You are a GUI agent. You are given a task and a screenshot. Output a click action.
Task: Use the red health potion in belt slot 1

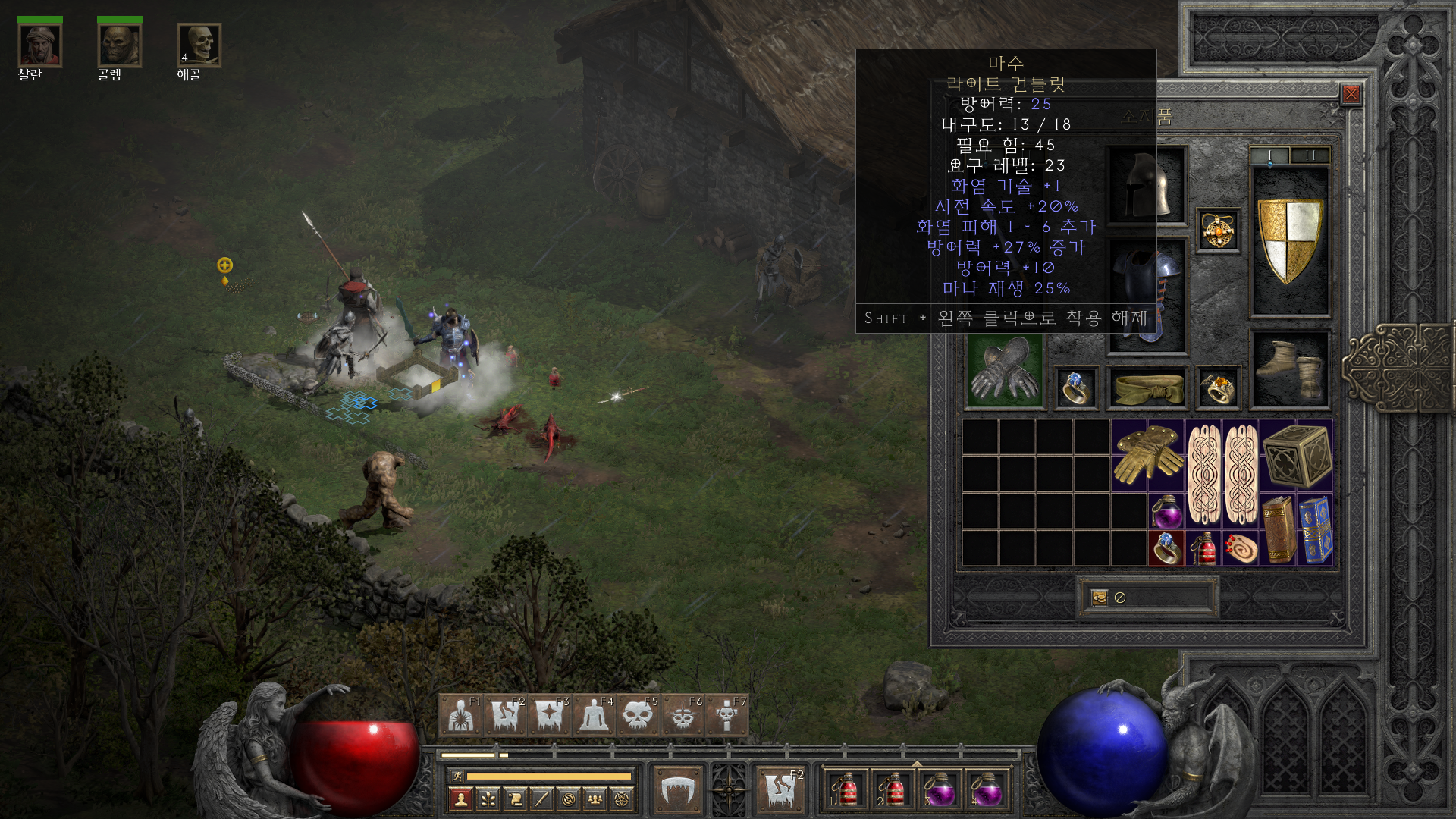tap(846, 790)
